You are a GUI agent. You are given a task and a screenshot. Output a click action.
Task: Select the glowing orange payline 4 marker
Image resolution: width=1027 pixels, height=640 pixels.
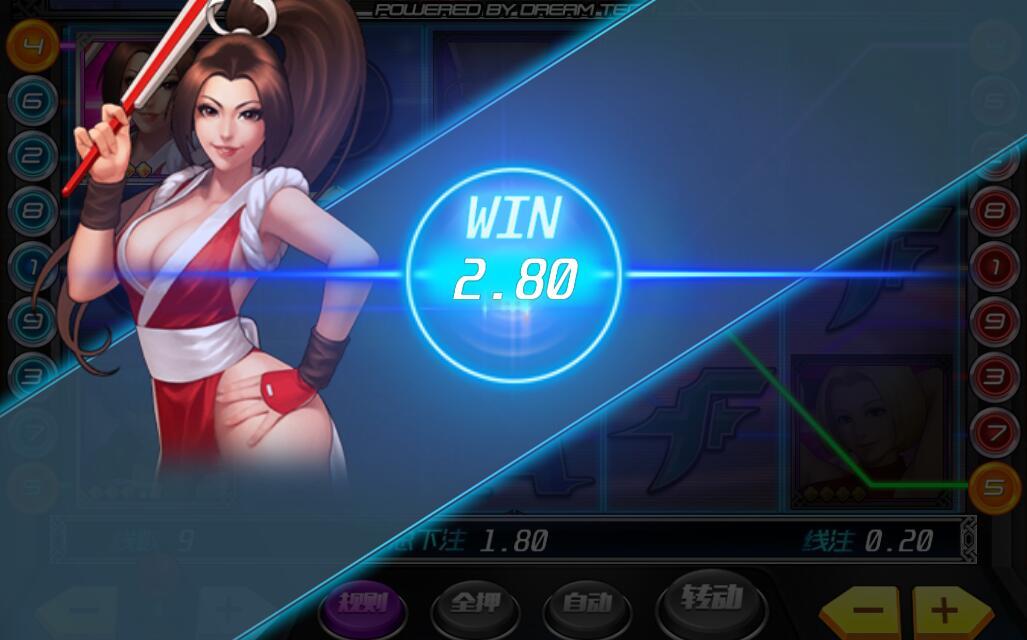pyautogui.click(x=32, y=45)
